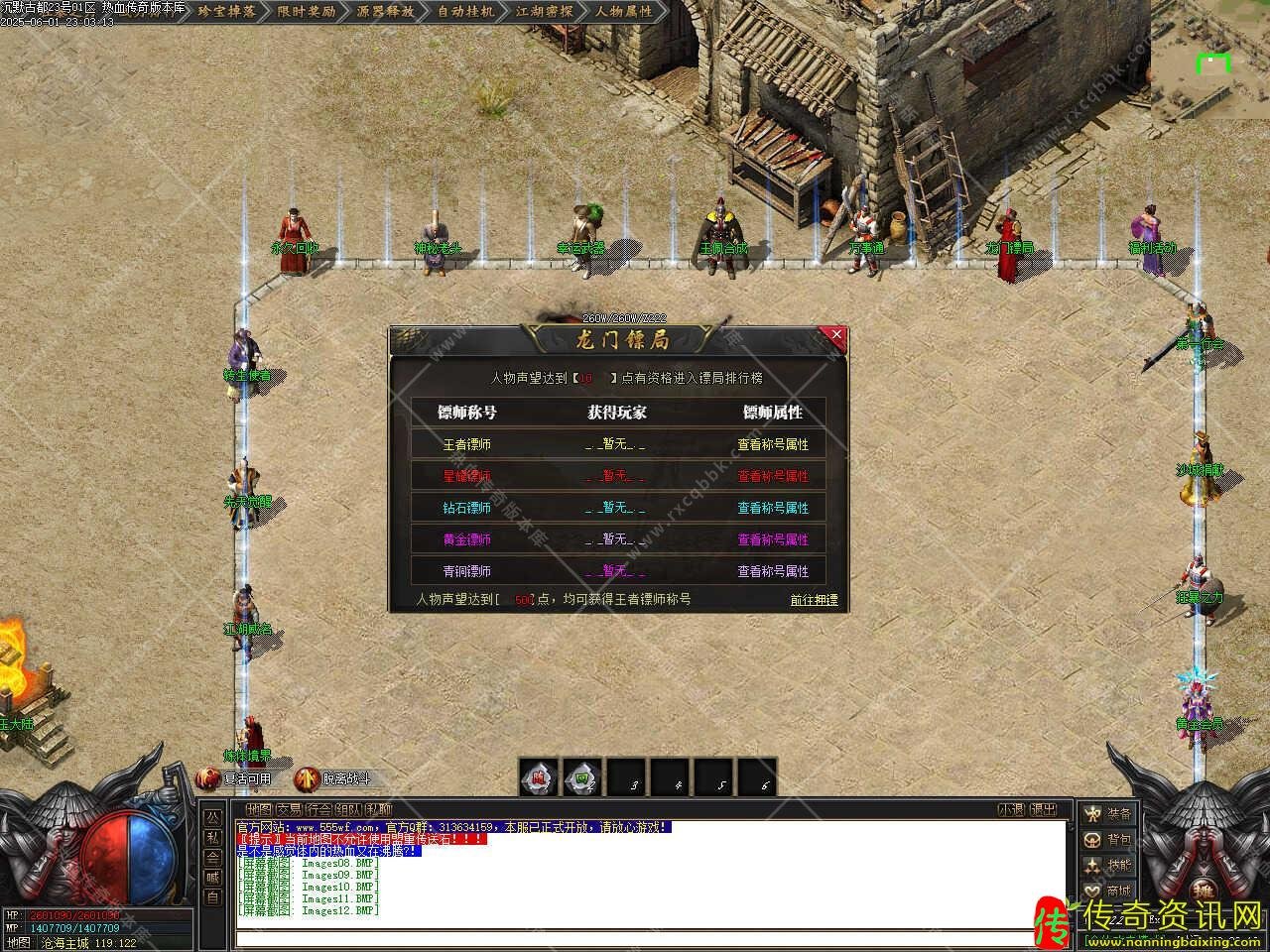
Task: Open the 限时奖励 top menu
Action: coord(306,12)
